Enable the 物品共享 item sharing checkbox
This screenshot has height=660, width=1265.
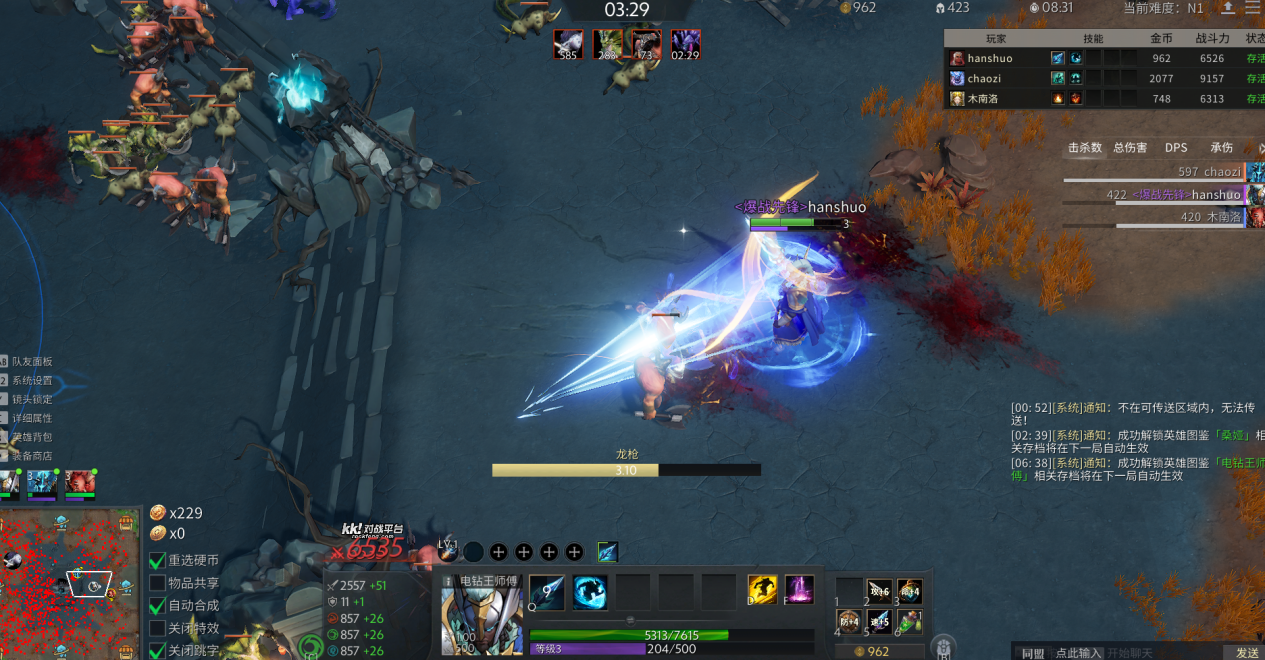click(x=157, y=583)
